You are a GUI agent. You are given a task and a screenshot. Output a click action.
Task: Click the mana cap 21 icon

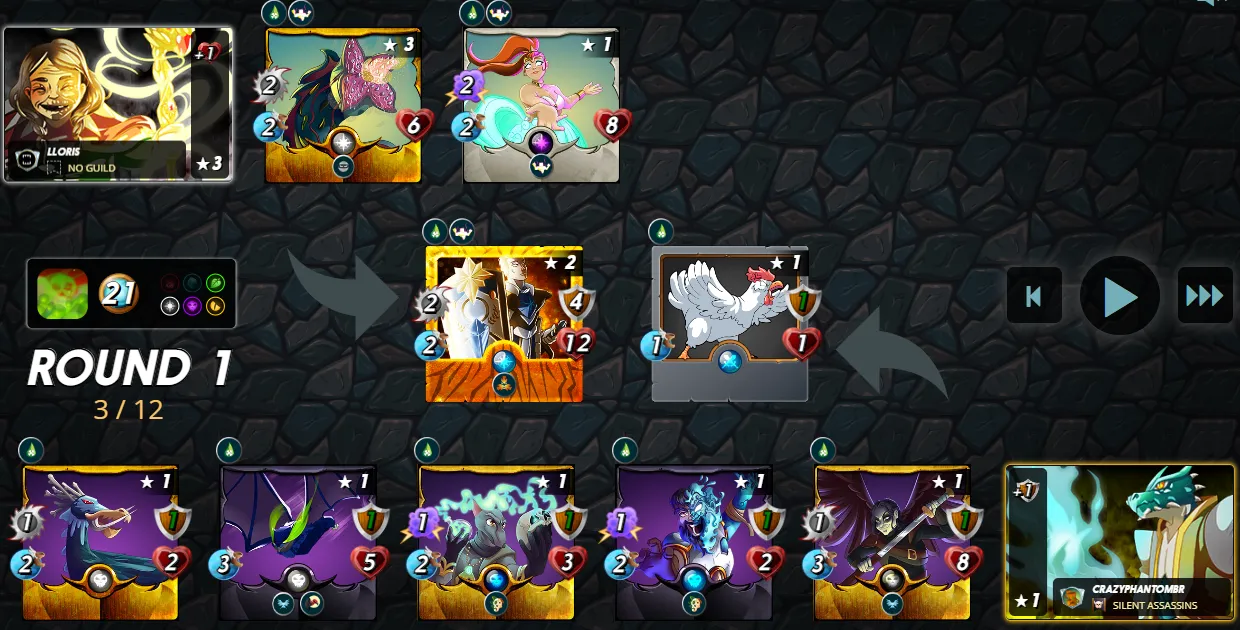[x=117, y=294]
